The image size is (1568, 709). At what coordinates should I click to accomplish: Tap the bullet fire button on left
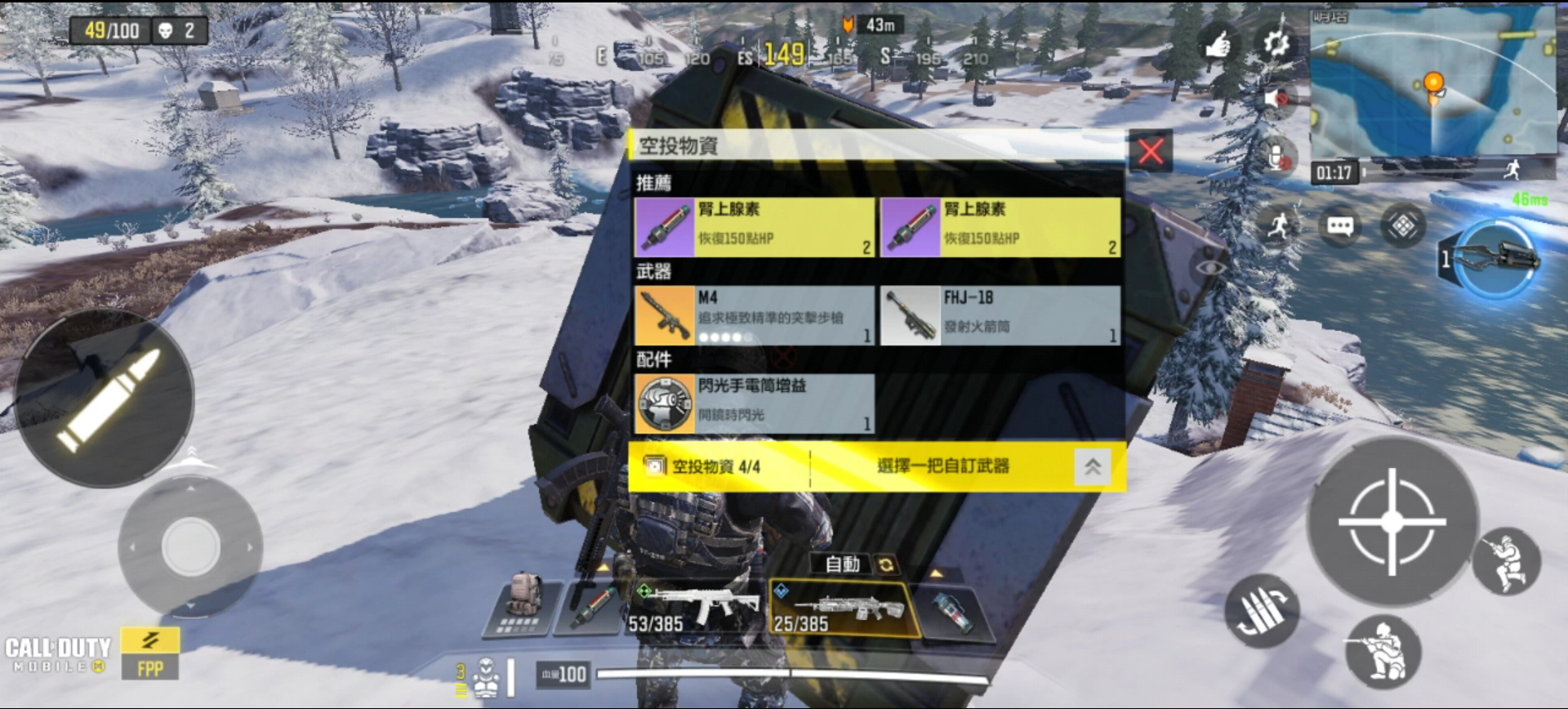point(105,399)
